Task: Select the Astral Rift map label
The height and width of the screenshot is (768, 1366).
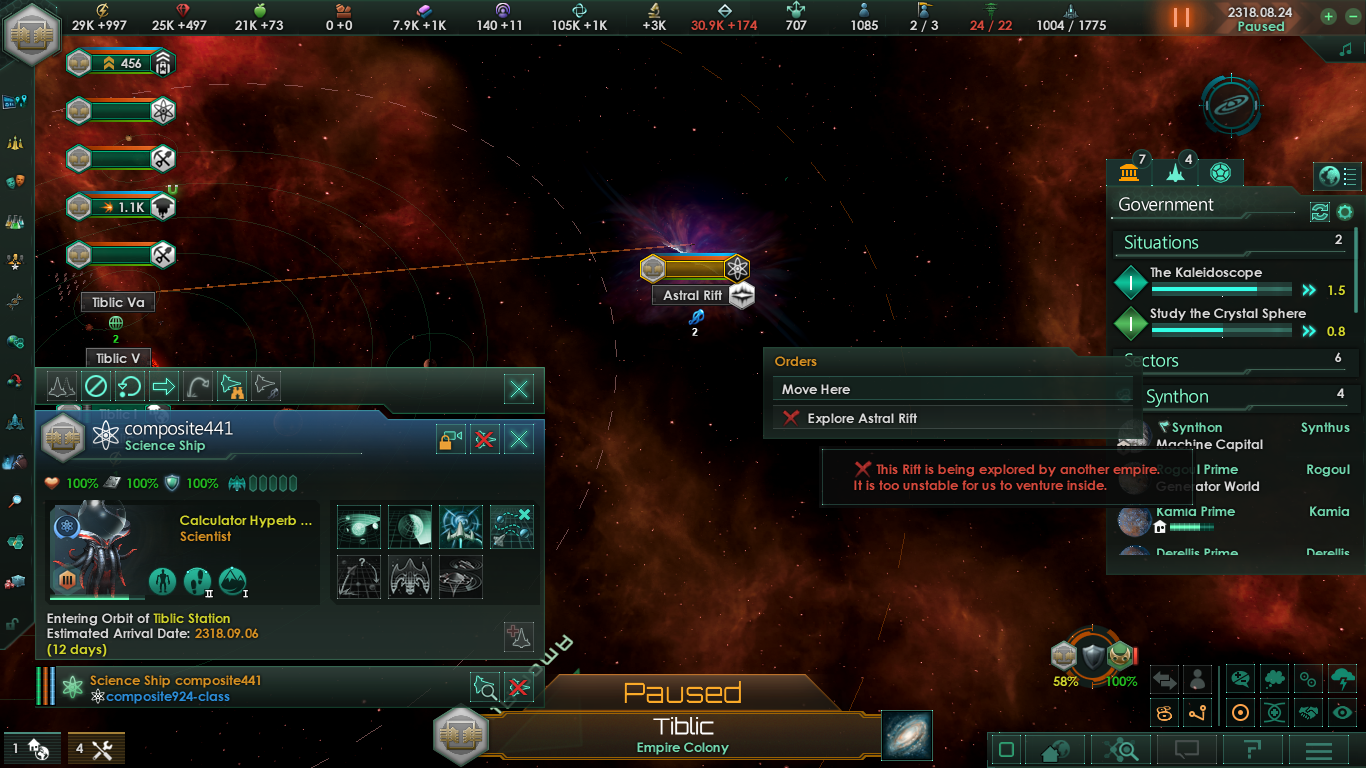Action: click(692, 296)
